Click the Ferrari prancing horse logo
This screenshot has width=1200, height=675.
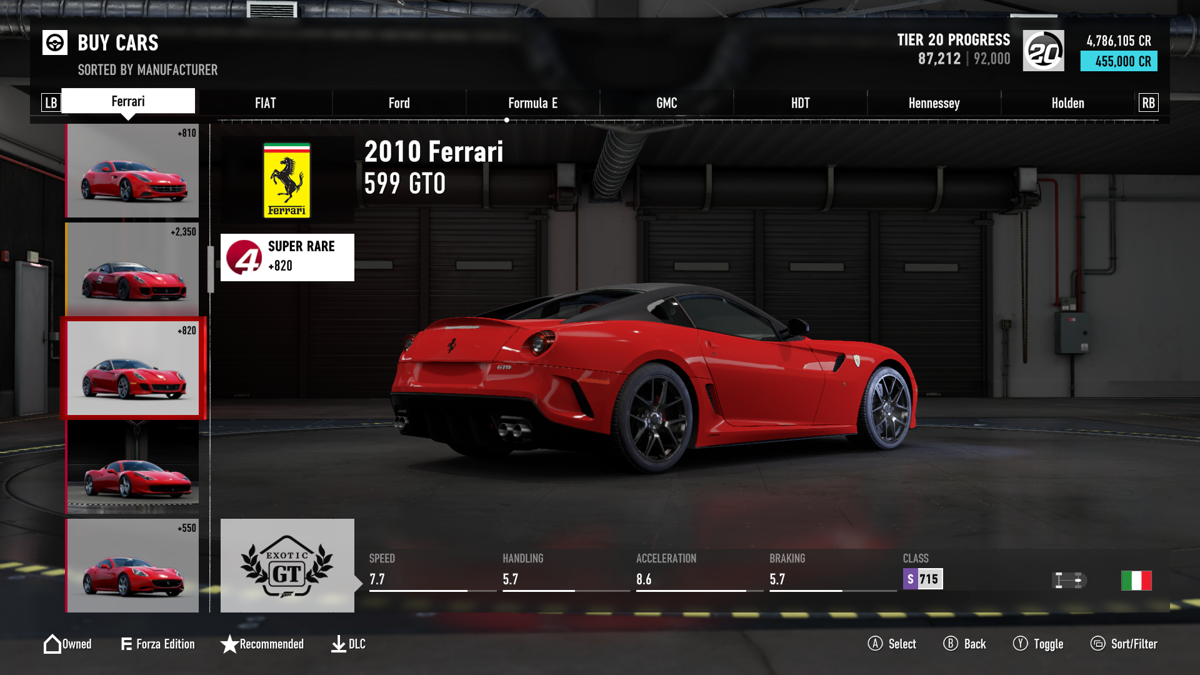click(x=287, y=181)
